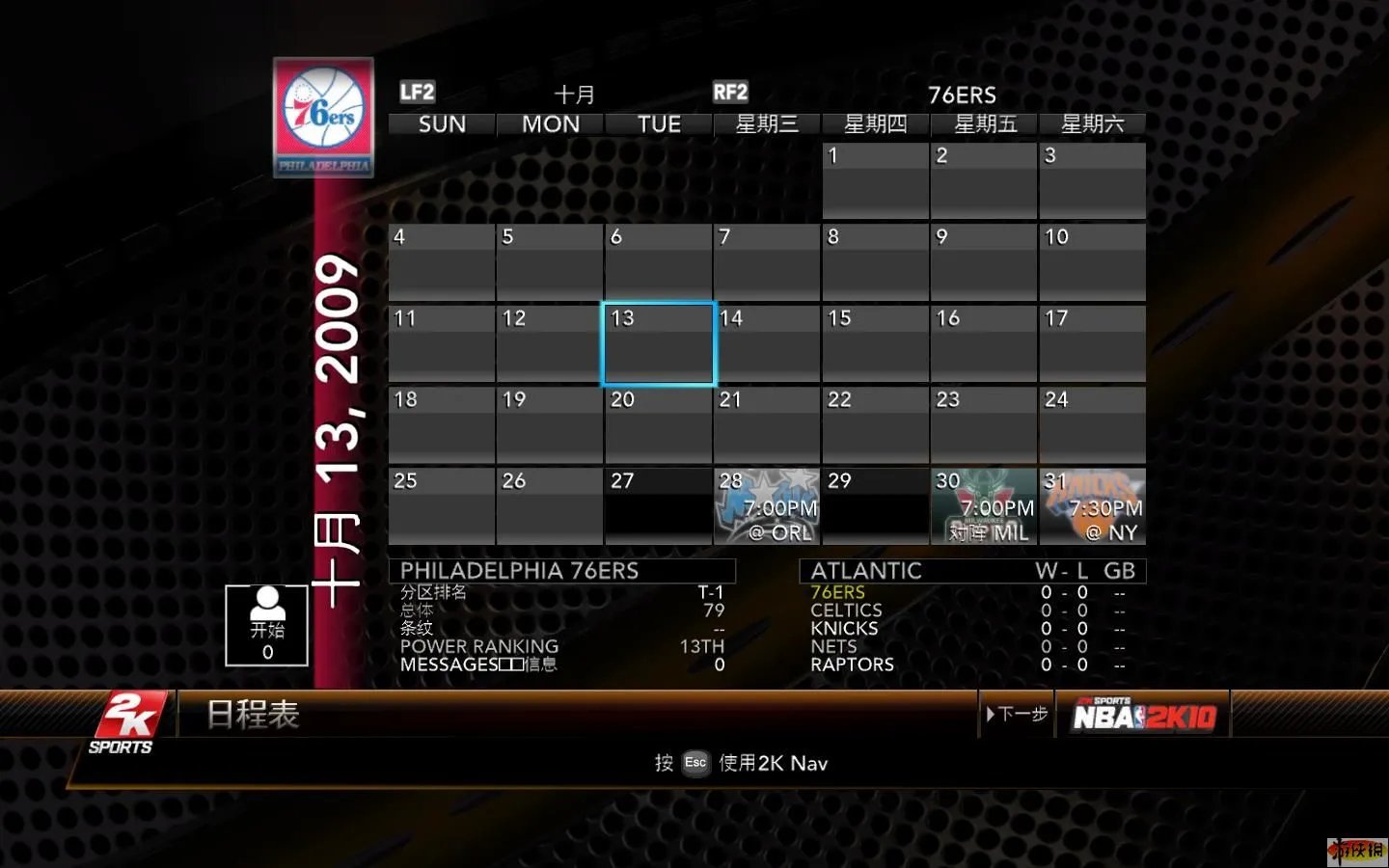Click the MESSAGES 信息 row

coord(477,665)
